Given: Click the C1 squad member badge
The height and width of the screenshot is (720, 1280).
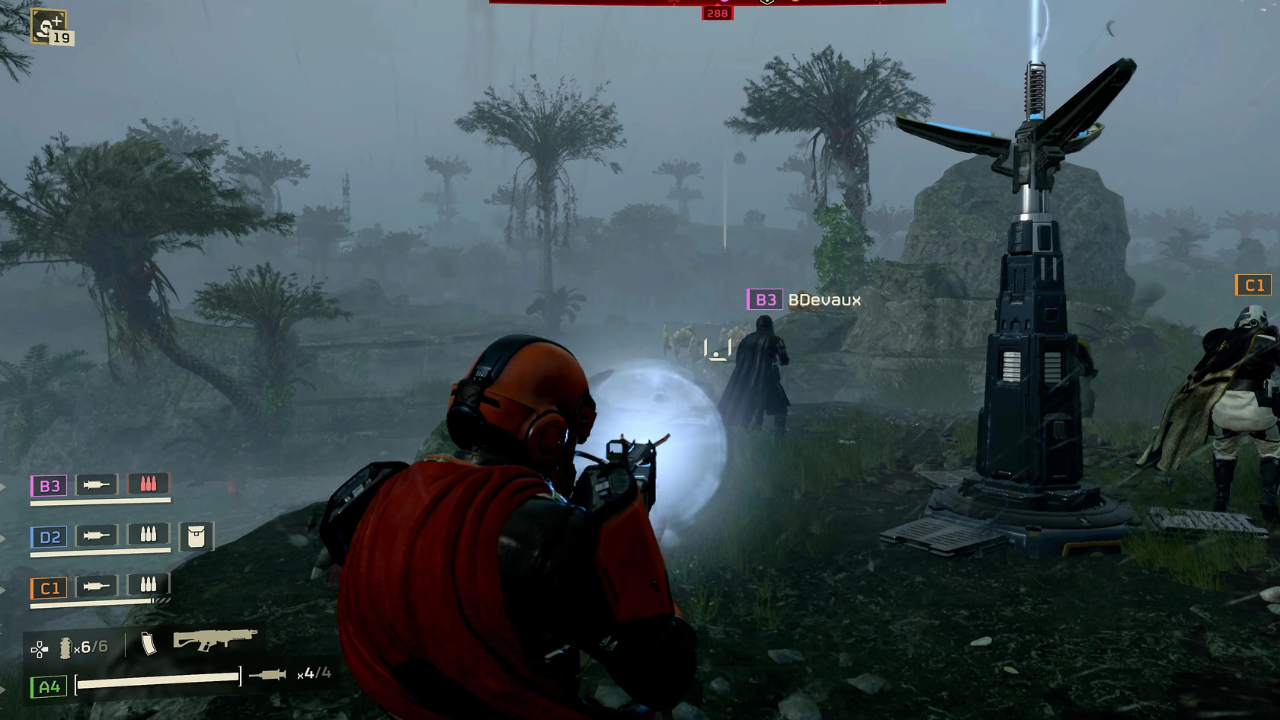Looking at the screenshot, I should (49, 588).
